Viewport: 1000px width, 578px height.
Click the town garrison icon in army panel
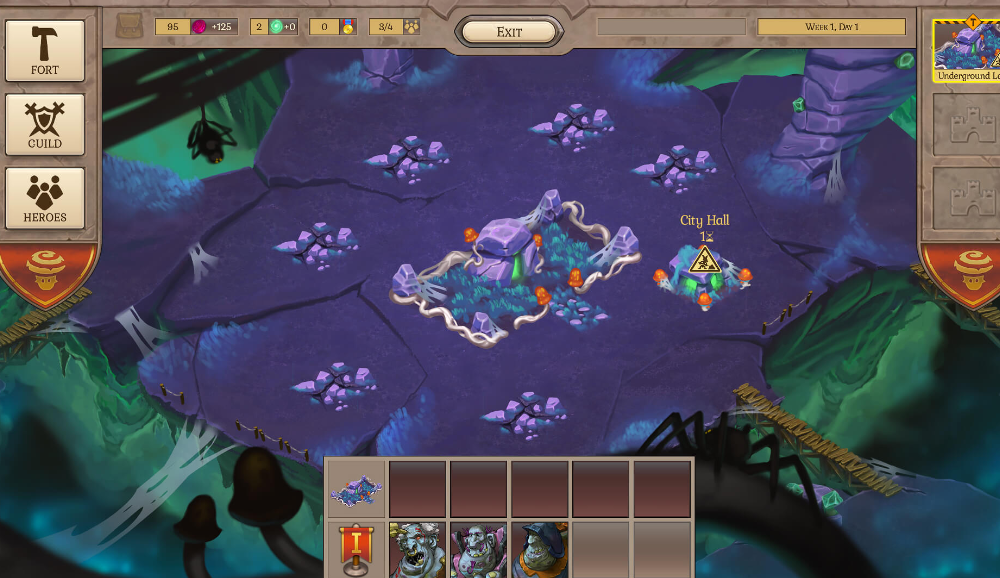click(x=356, y=490)
